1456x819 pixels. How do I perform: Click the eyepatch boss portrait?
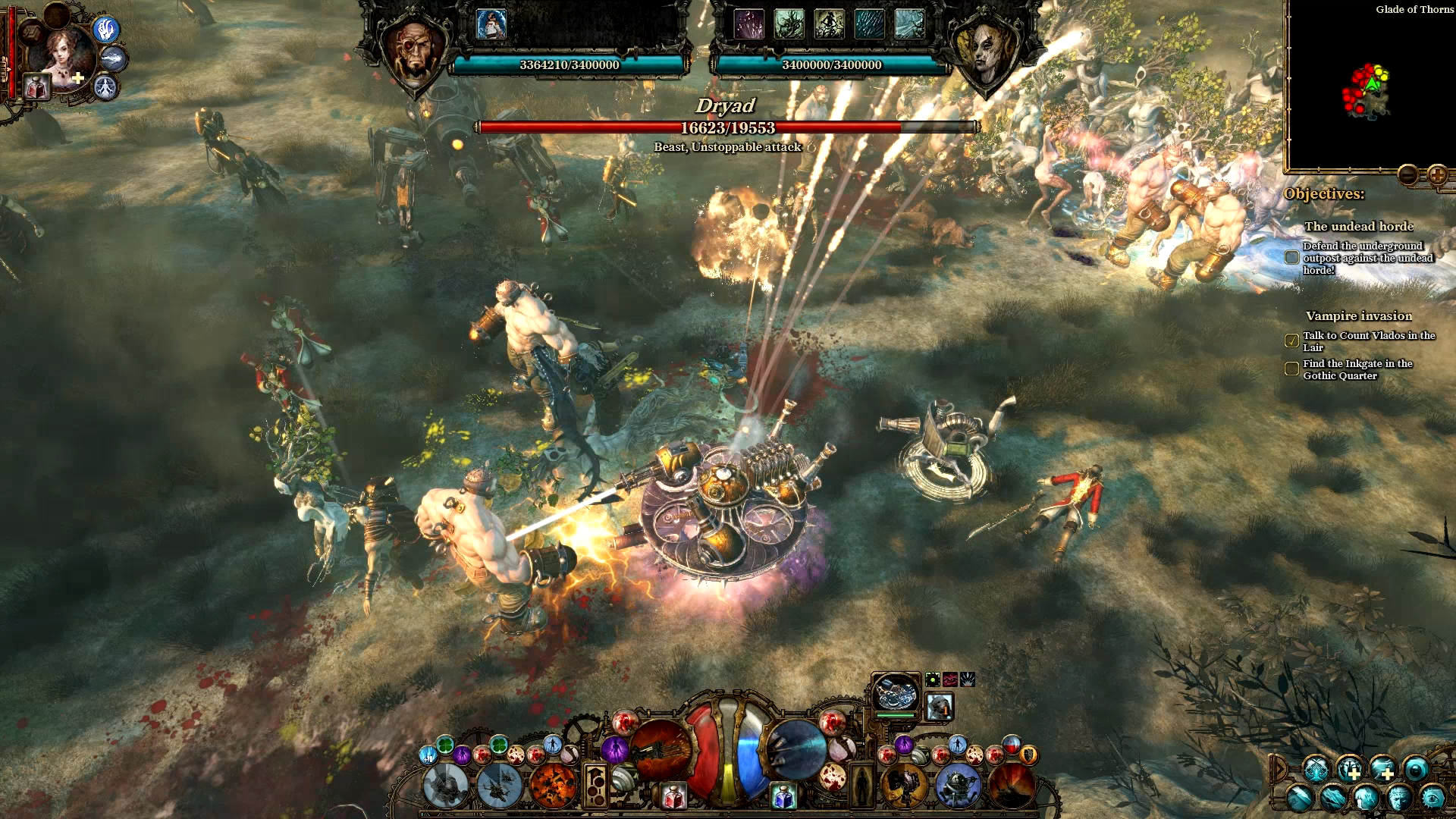414,52
